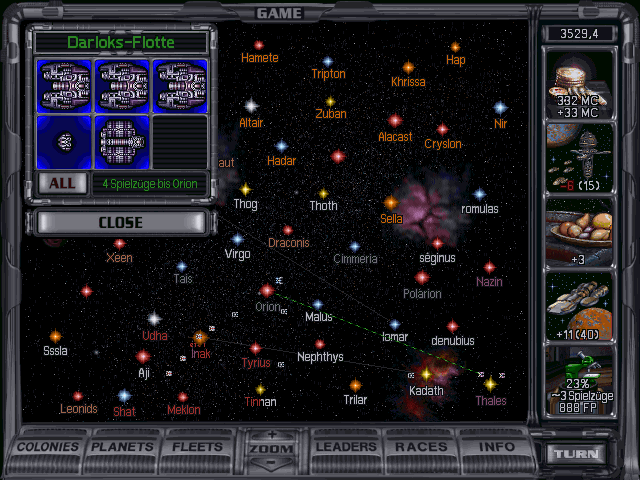The width and height of the screenshot is (640, 480).
Task: Show the Fleets overview
Action: (x=198, y=447)
